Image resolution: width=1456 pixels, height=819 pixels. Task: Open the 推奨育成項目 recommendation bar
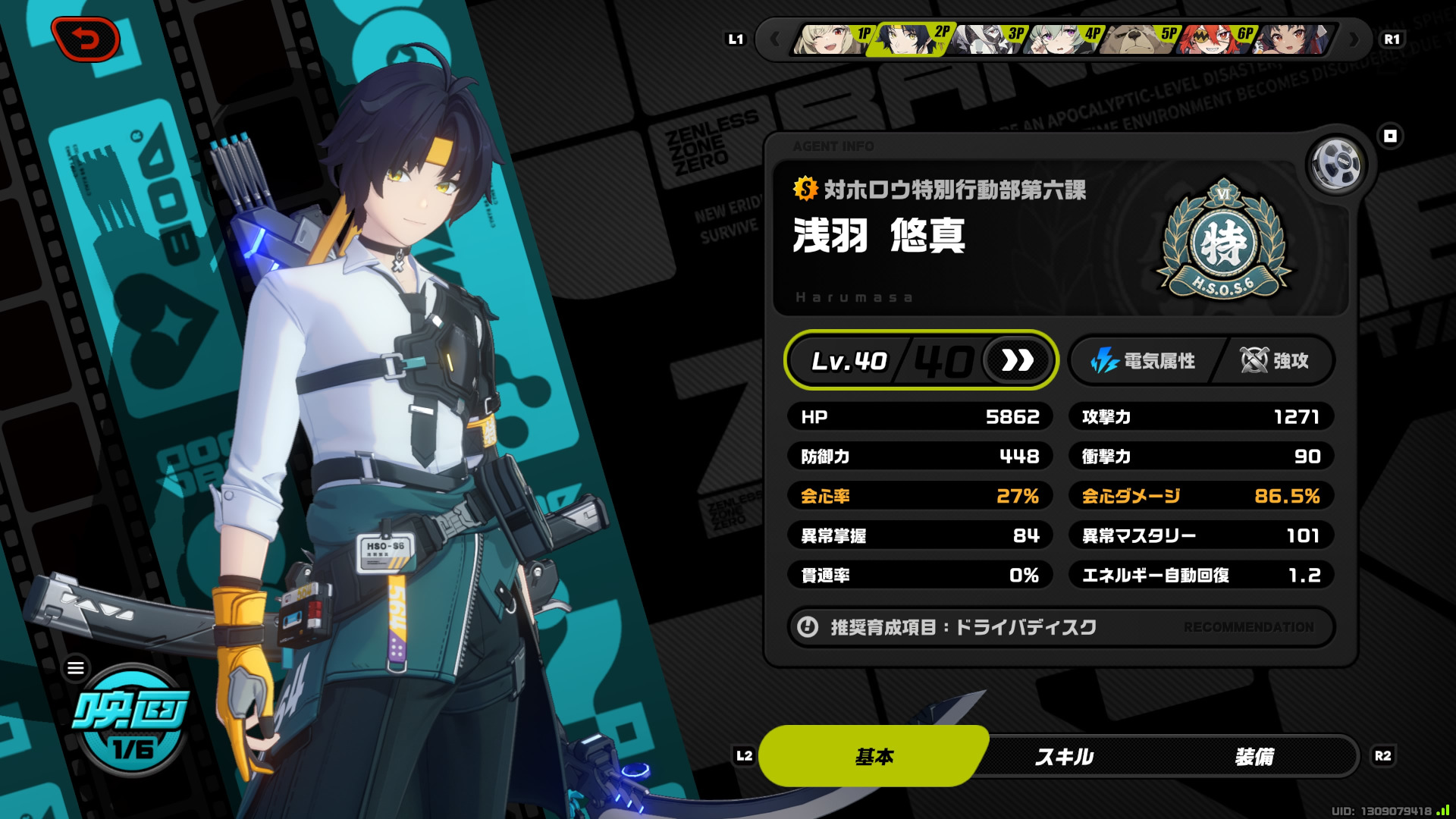point(1060,627)
